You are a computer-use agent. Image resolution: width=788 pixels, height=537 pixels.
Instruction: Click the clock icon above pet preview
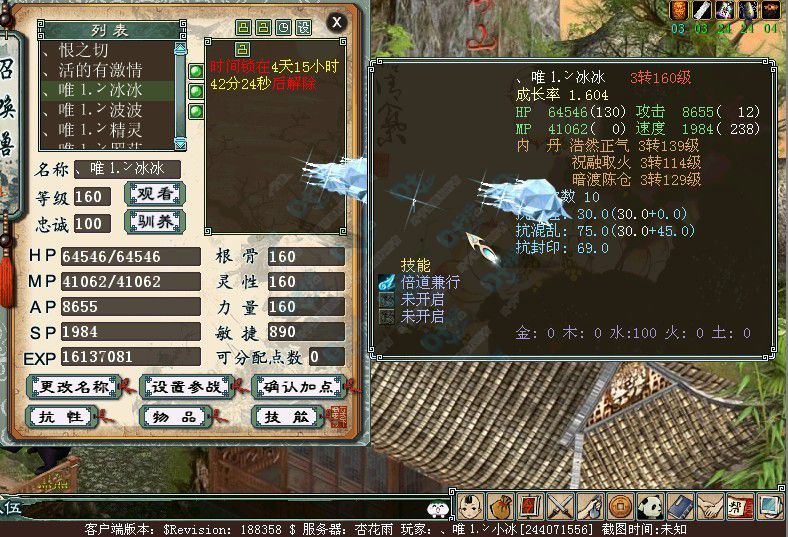point(283,27)
